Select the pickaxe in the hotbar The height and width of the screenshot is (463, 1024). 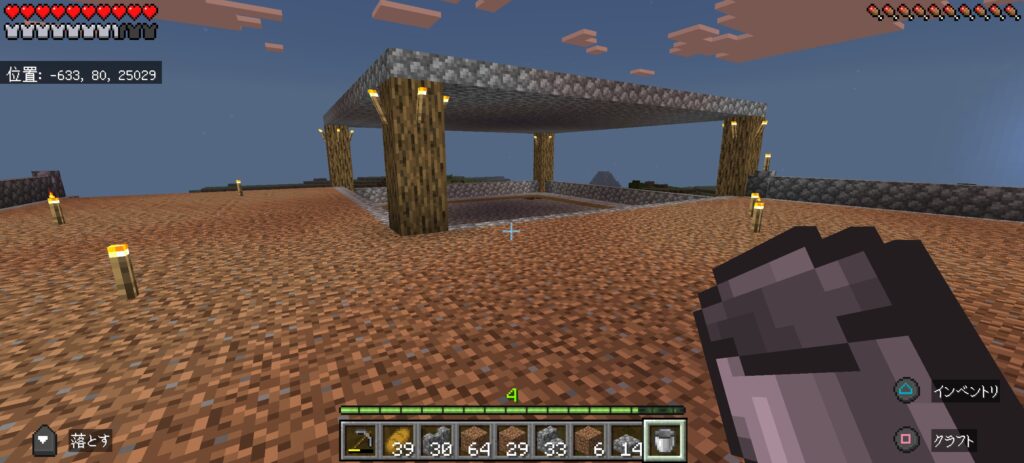tap(360, 440)
